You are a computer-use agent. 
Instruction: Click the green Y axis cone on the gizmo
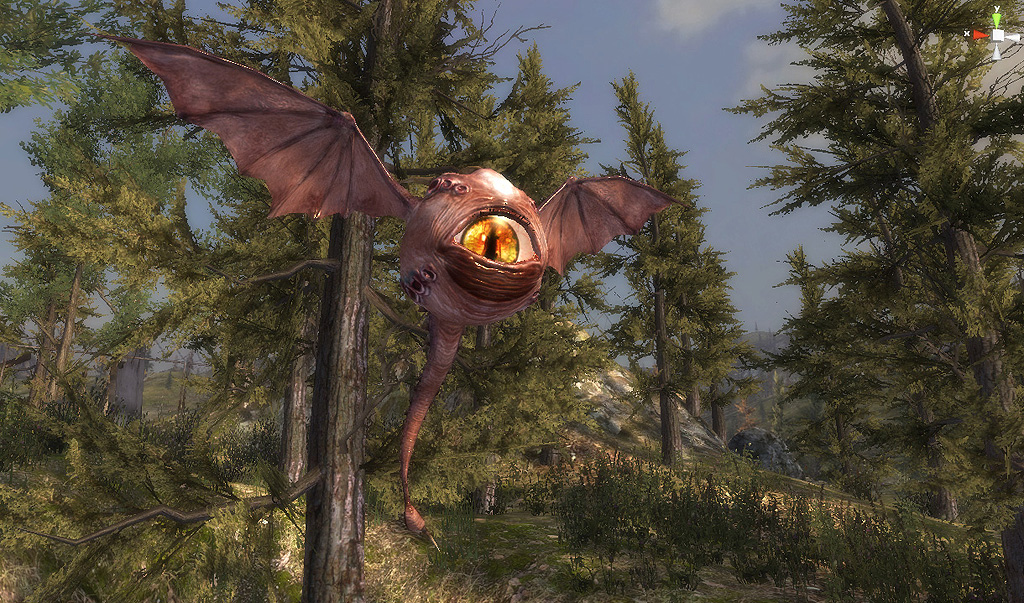[x=997, y=18]
